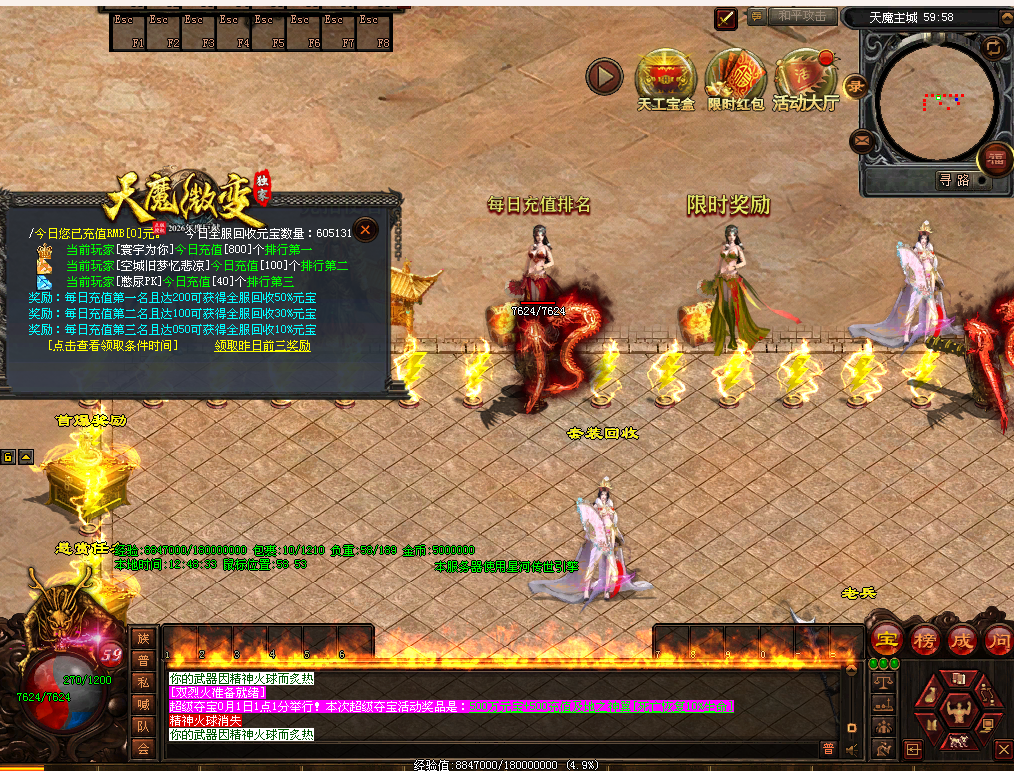This screenshot has height=771, width=1014.
Task: Open the 榜 ranking button
Action: [925, 639]
